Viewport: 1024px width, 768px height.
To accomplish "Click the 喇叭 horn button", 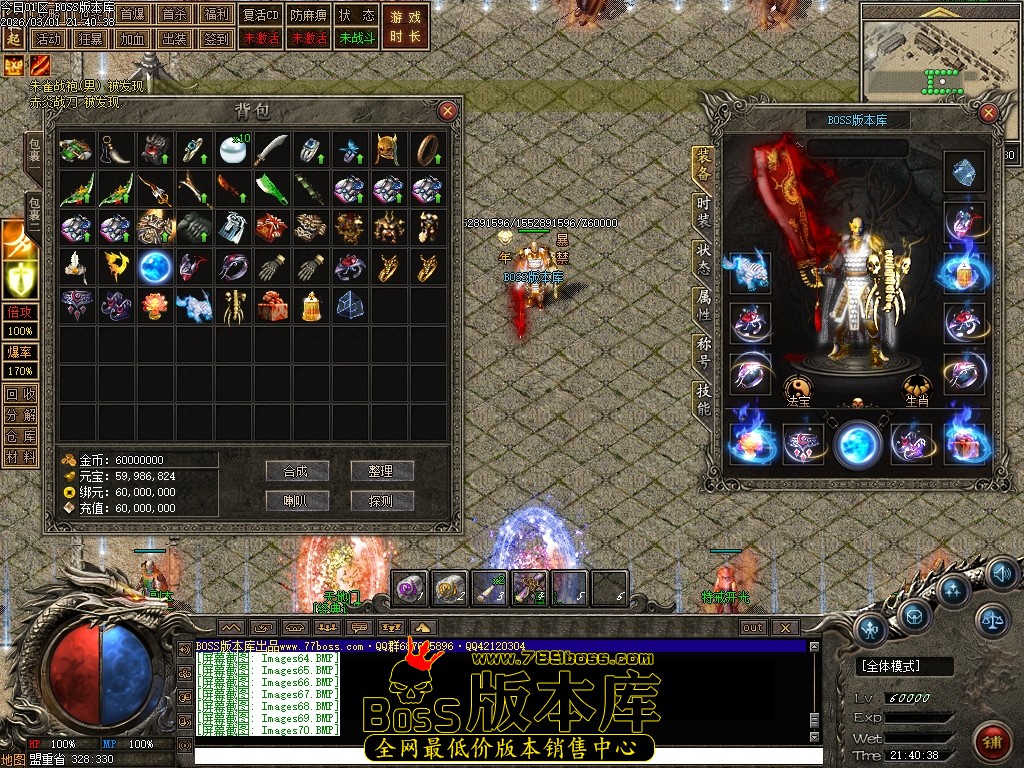I will pyautogui.click(x=297, y=500).
